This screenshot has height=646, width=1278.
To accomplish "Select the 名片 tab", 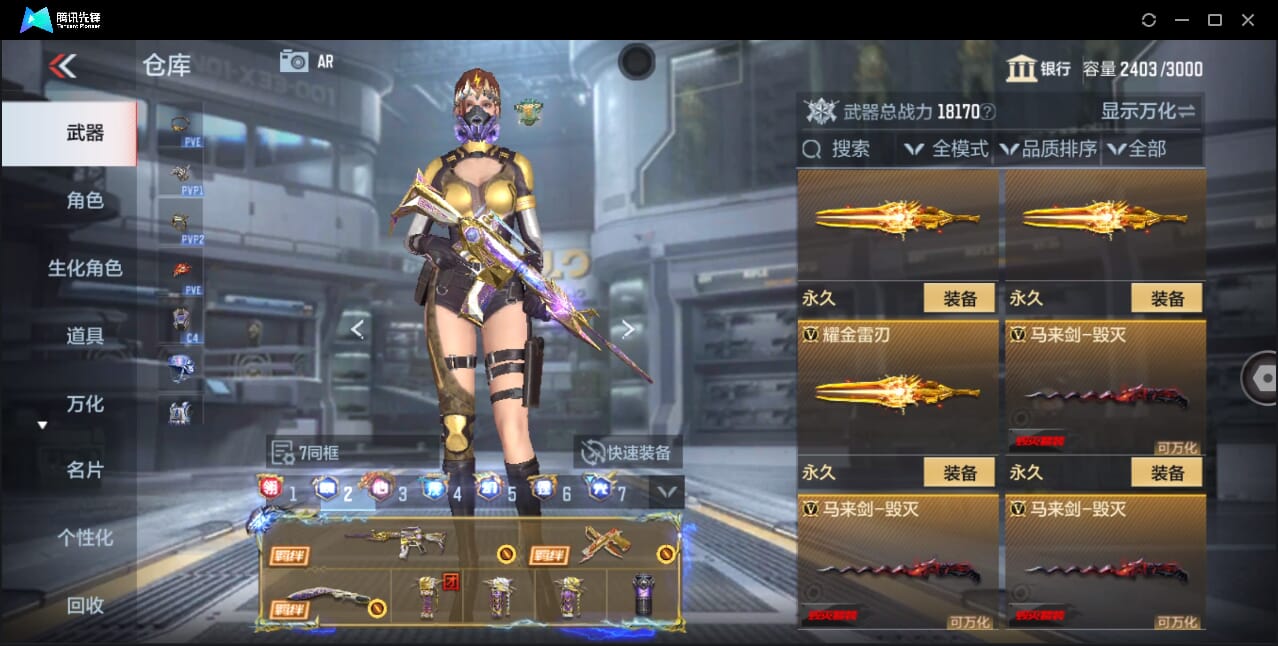I will click(x=85, y=470).
